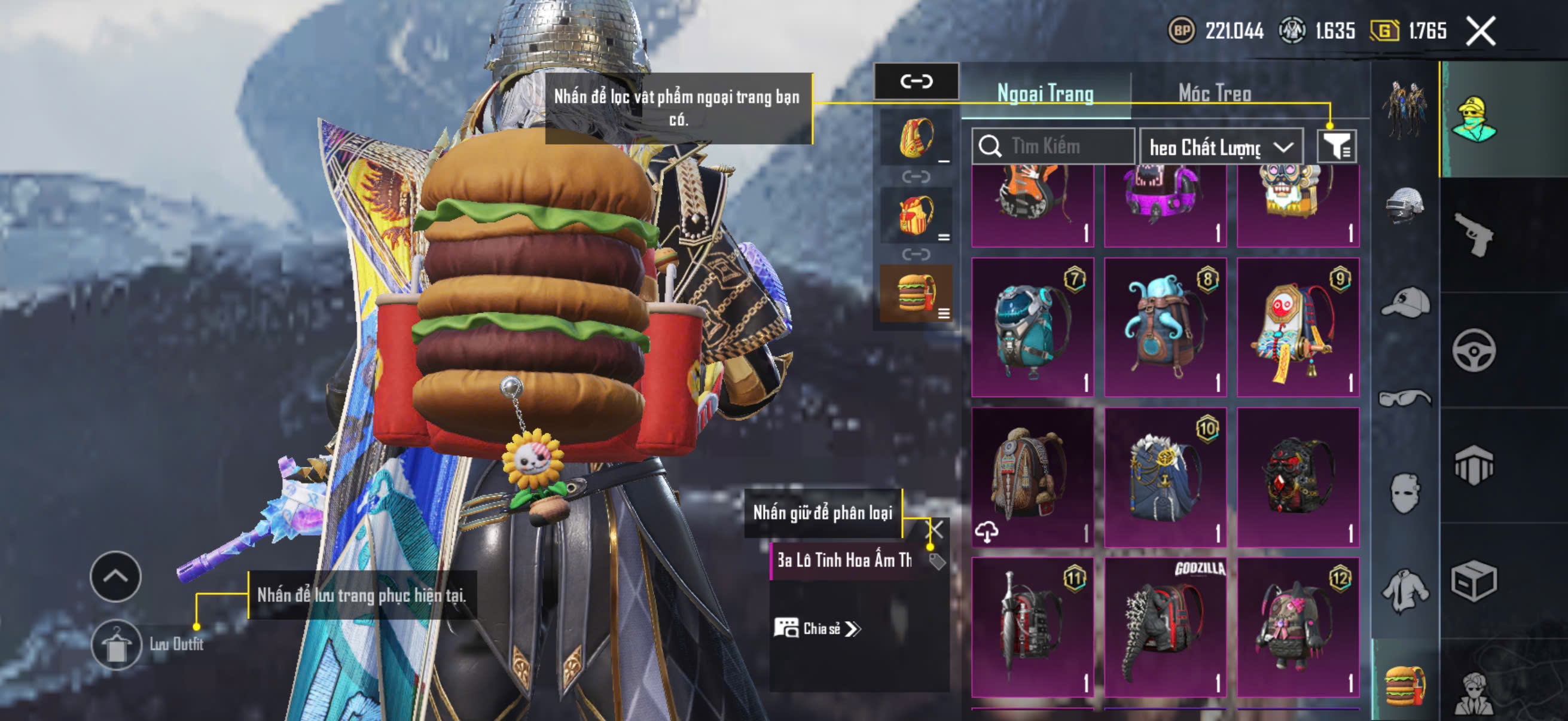Choose the blue octopus backpack
The image size is (1568, 721).
coord(1164,328)
